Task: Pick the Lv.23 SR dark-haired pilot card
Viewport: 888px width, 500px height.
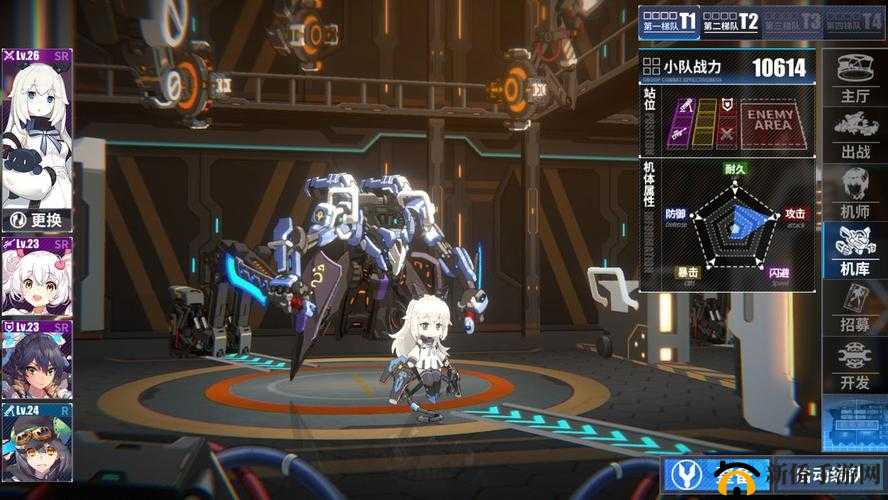Action: coord(37,359)
